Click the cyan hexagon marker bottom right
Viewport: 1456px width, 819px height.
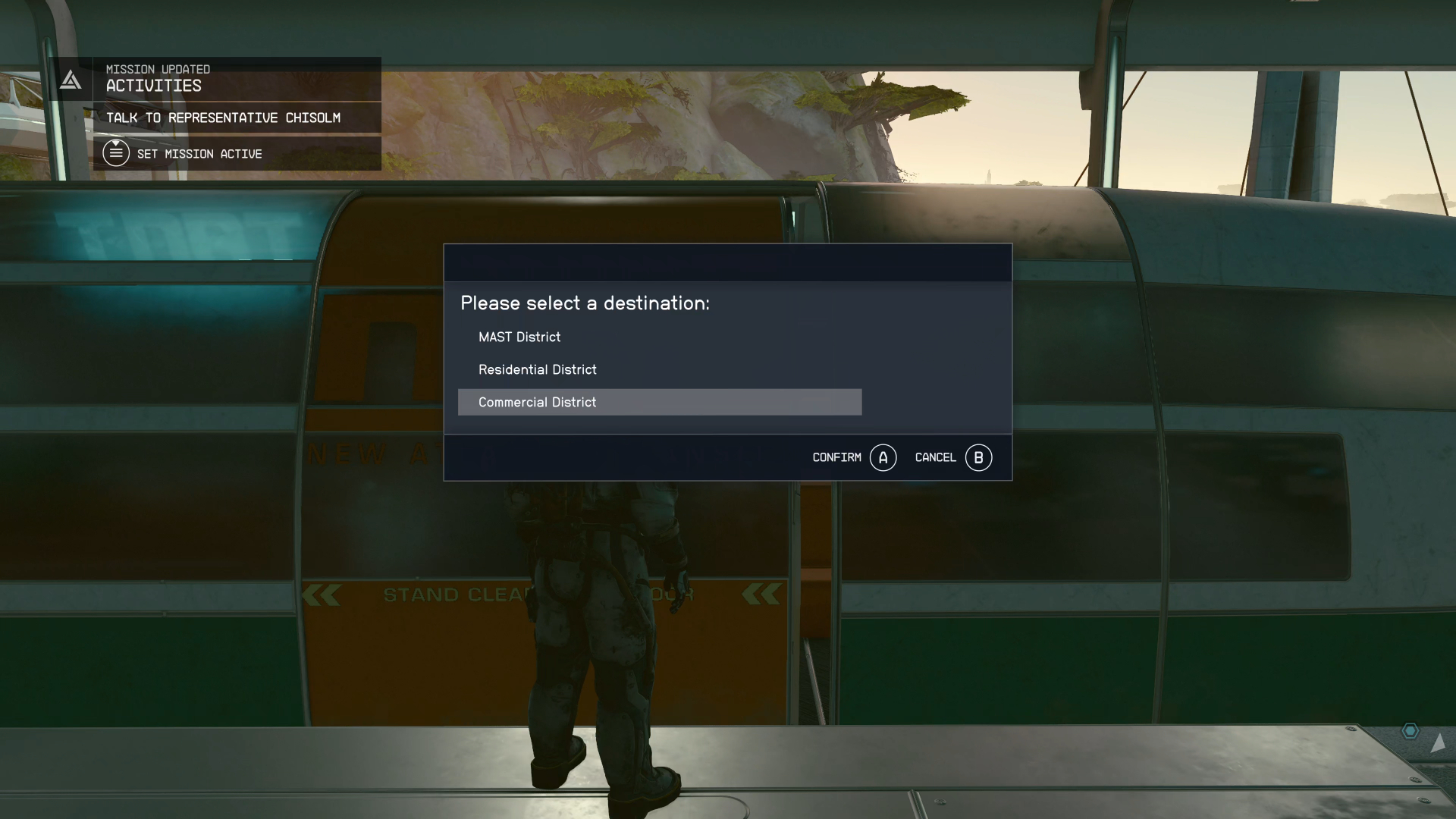(1409, 730)
